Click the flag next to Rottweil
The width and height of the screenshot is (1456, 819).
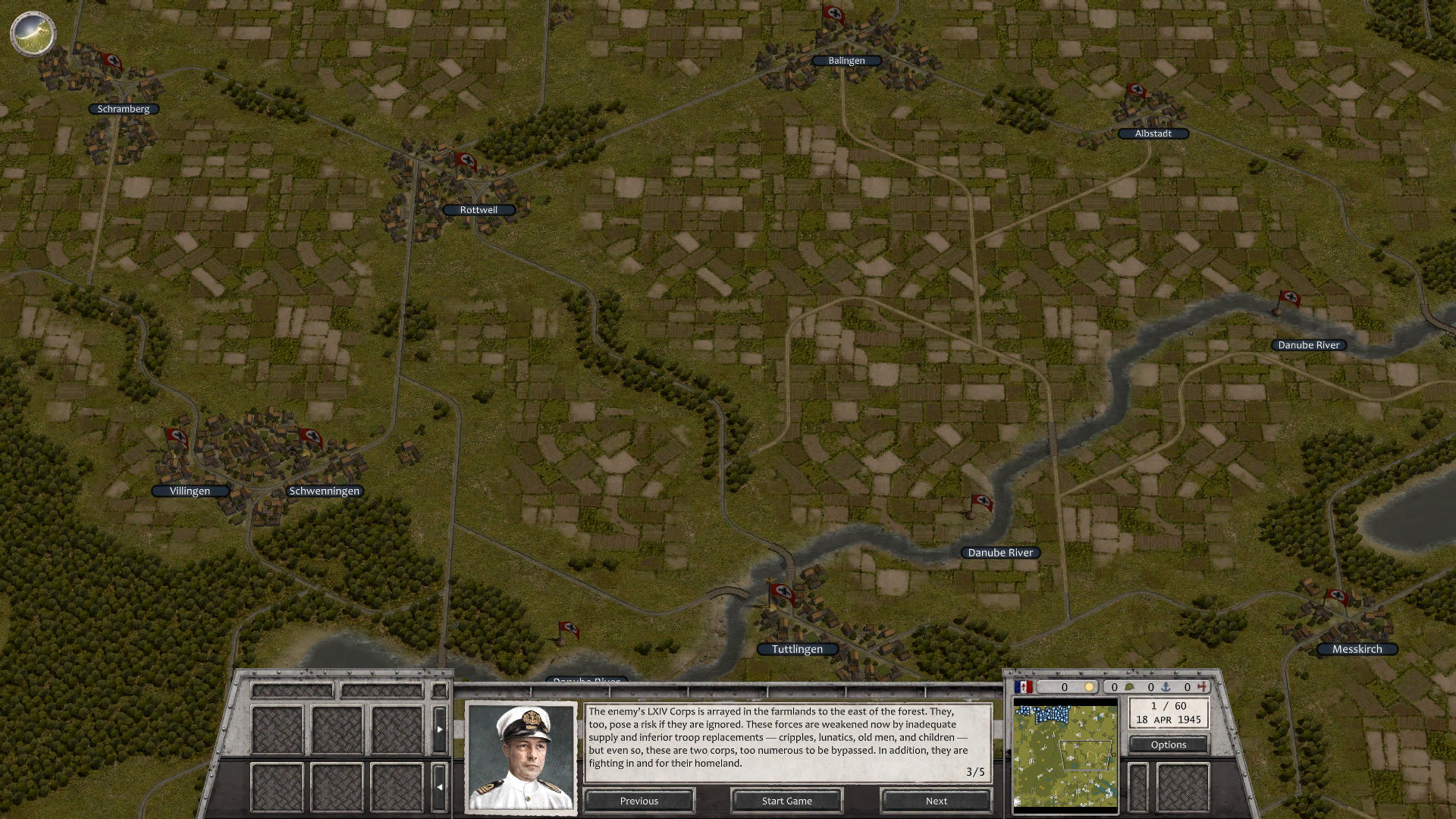click(467, 161)
